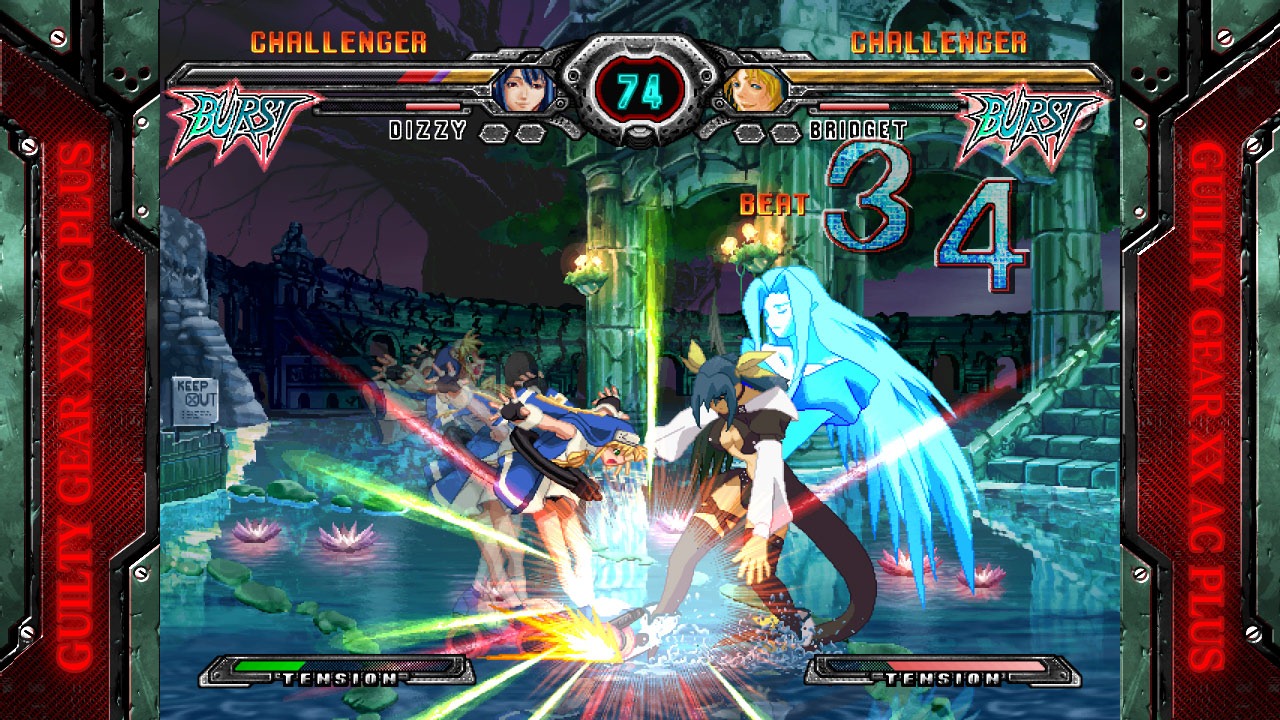Select Dizzy's character portrait
Viewport: 1280px width, 720px height.
pos(524,89)
